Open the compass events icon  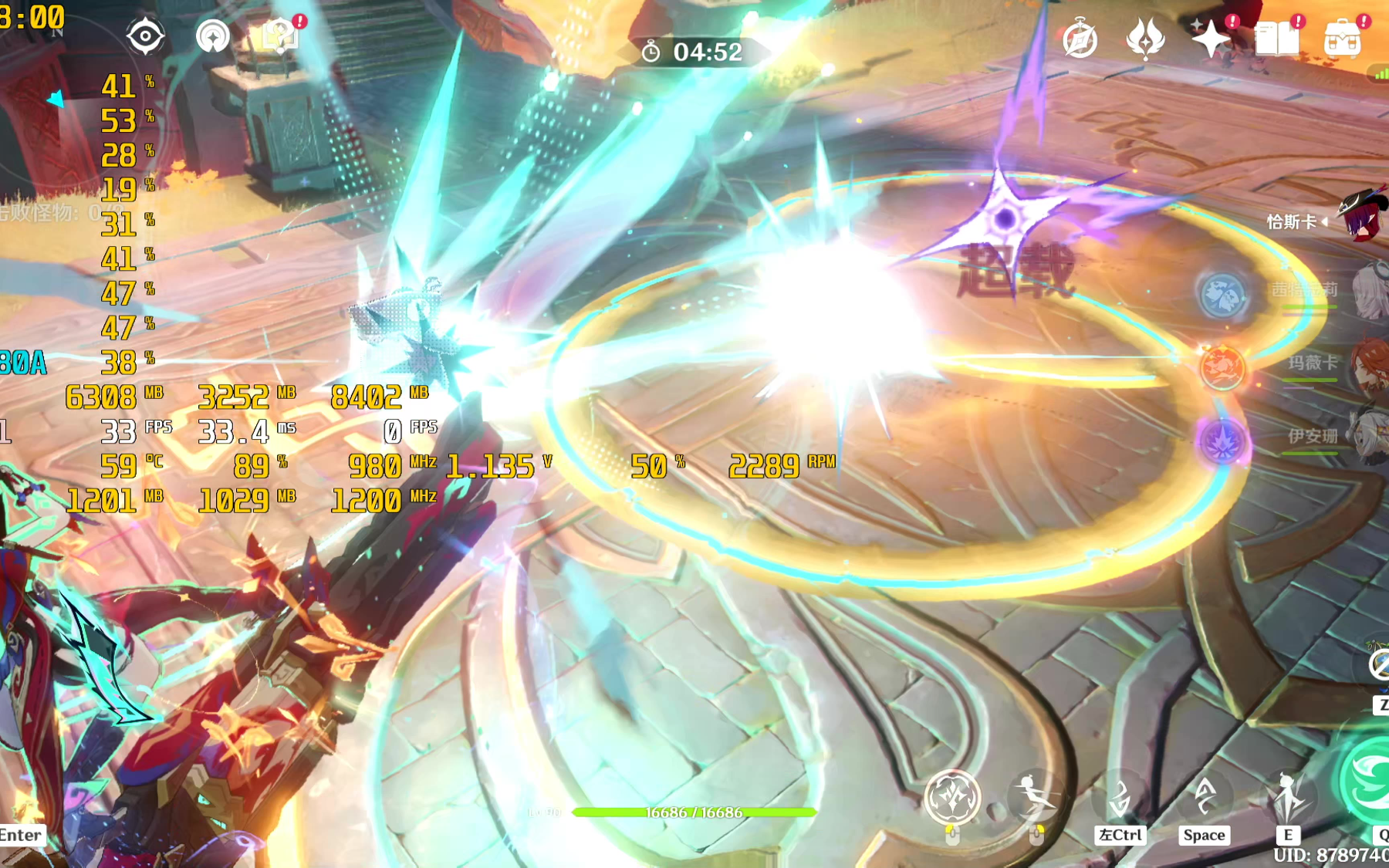(x=1080, y=39)
